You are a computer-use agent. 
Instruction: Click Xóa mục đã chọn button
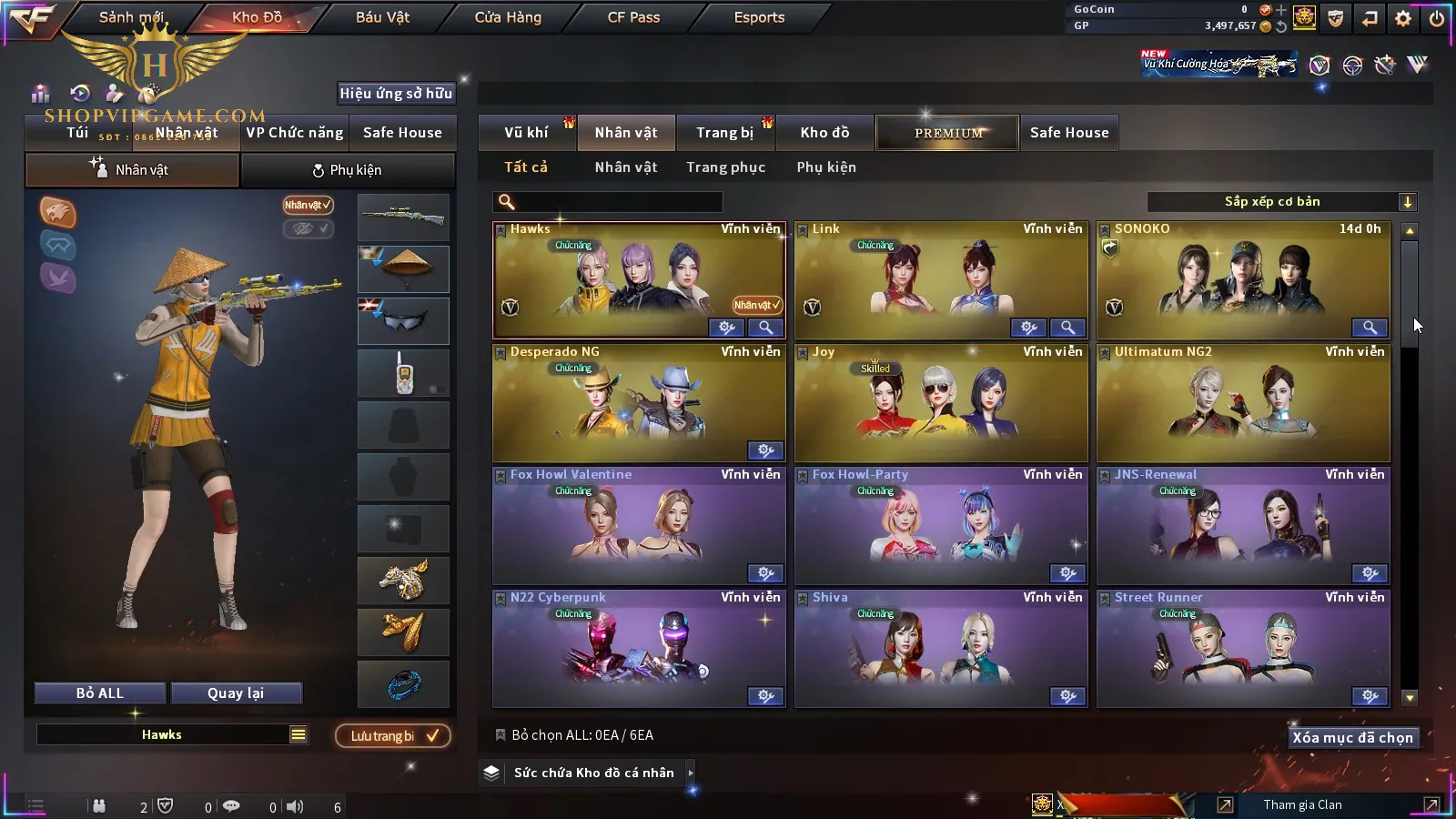(1352, 738)
